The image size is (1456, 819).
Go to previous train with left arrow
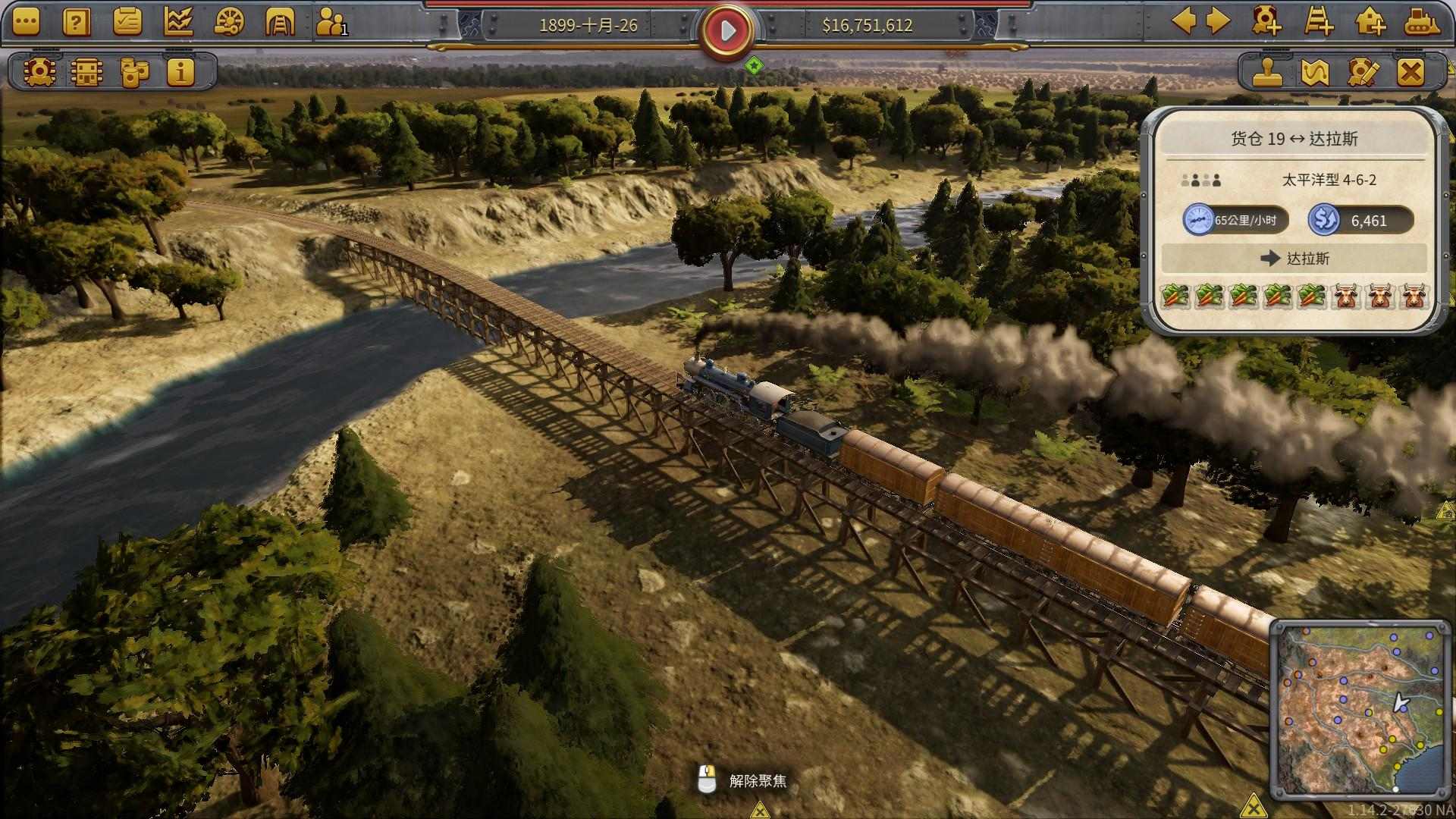point(1184,21)
